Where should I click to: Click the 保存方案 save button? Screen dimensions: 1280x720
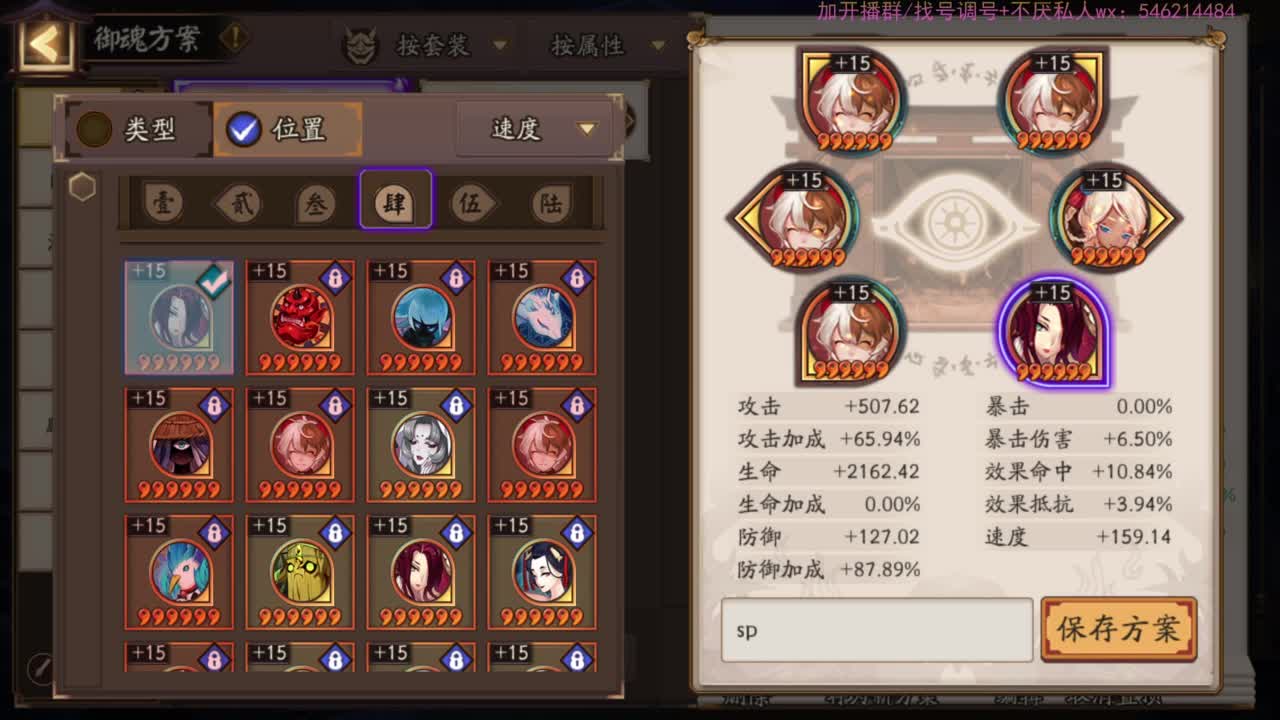pyautogui.click(x=1118, y=630)
